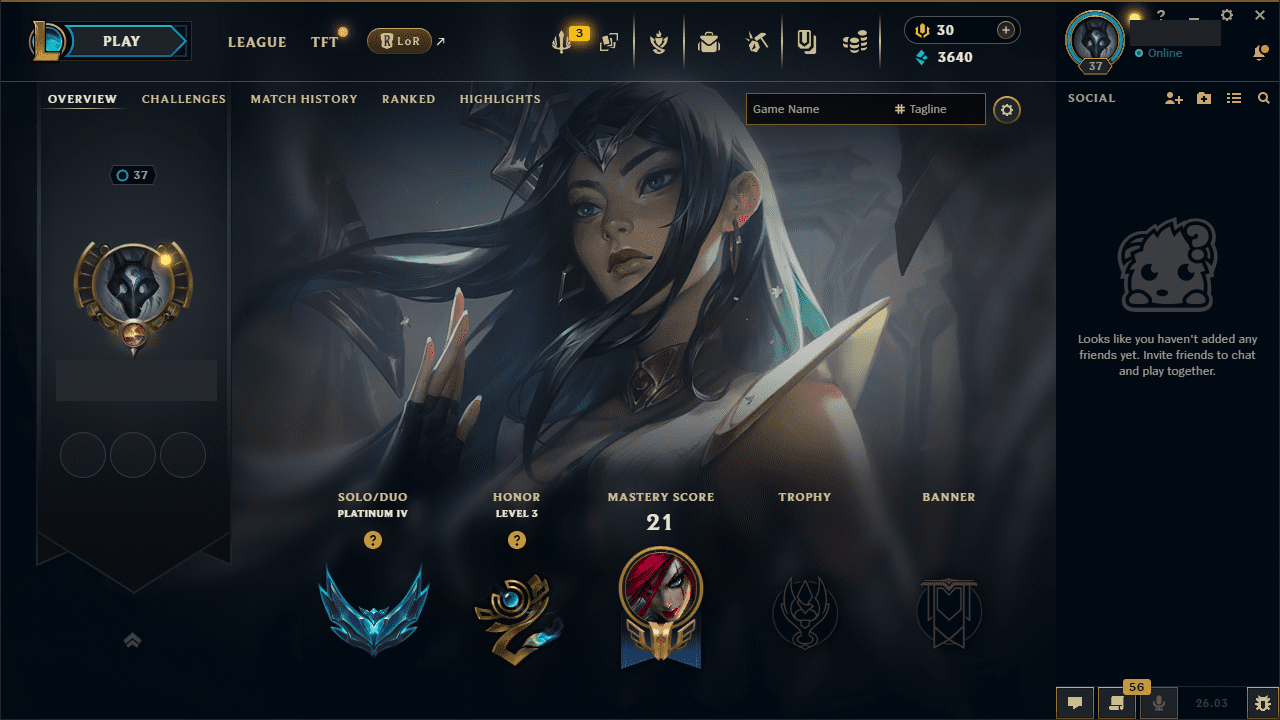The image size is (1280, 720).
Task: Mute the microphone in the bottom bar
Action: coord(1159,703)
